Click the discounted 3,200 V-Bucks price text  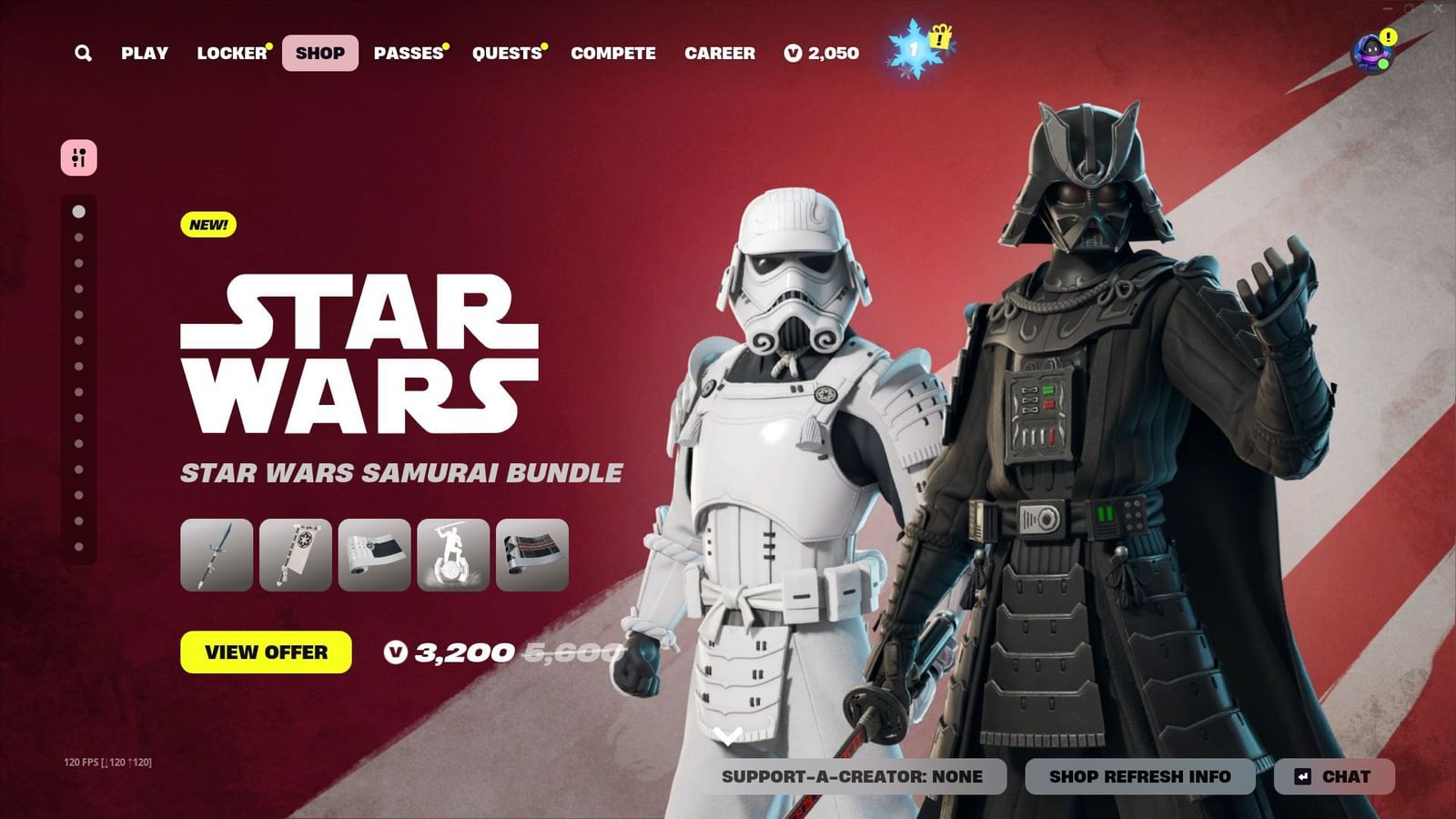[463, 652]
